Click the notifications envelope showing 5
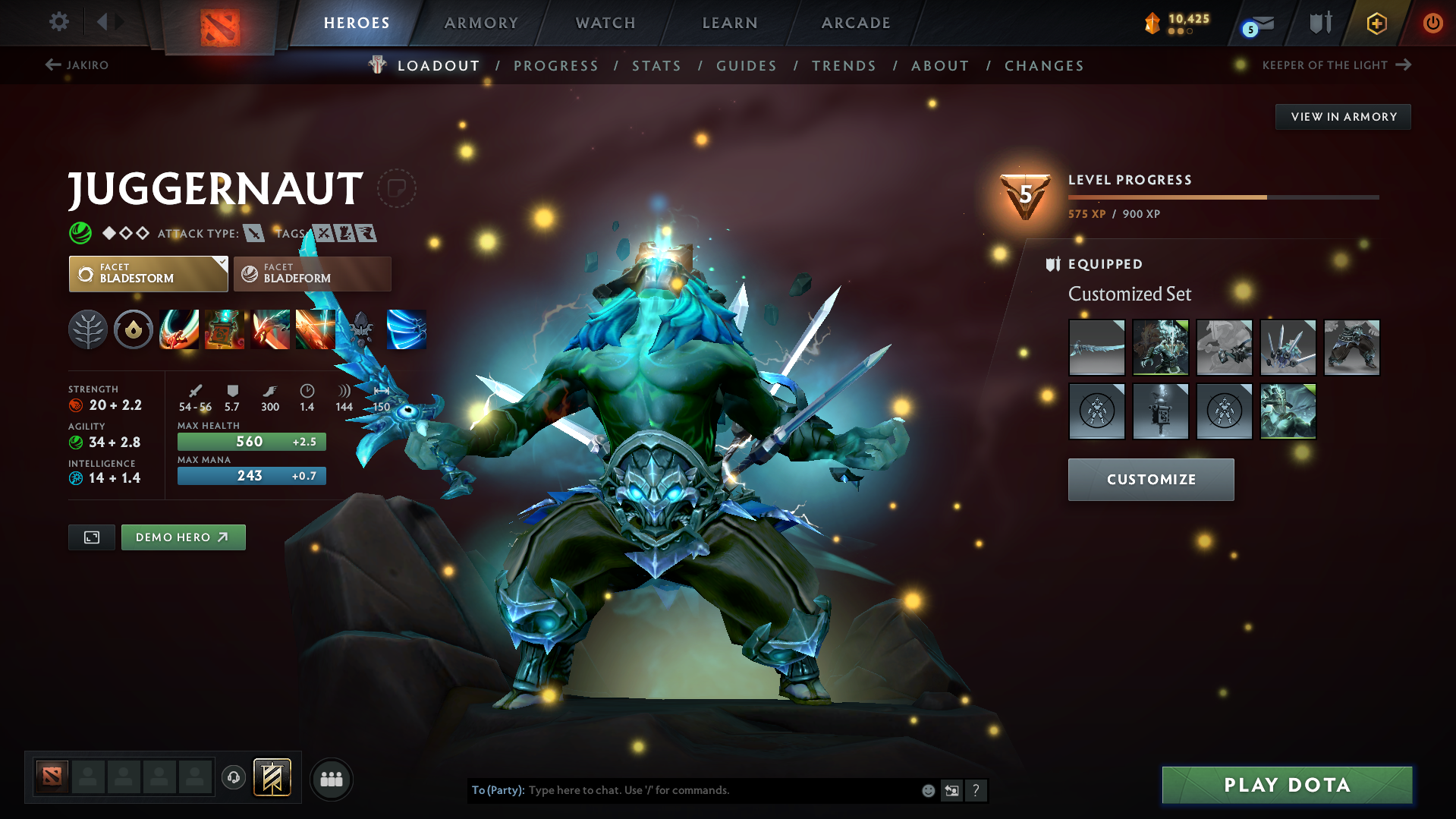Viewport: 1456px width, 819px height. [x=1256, y=25]
